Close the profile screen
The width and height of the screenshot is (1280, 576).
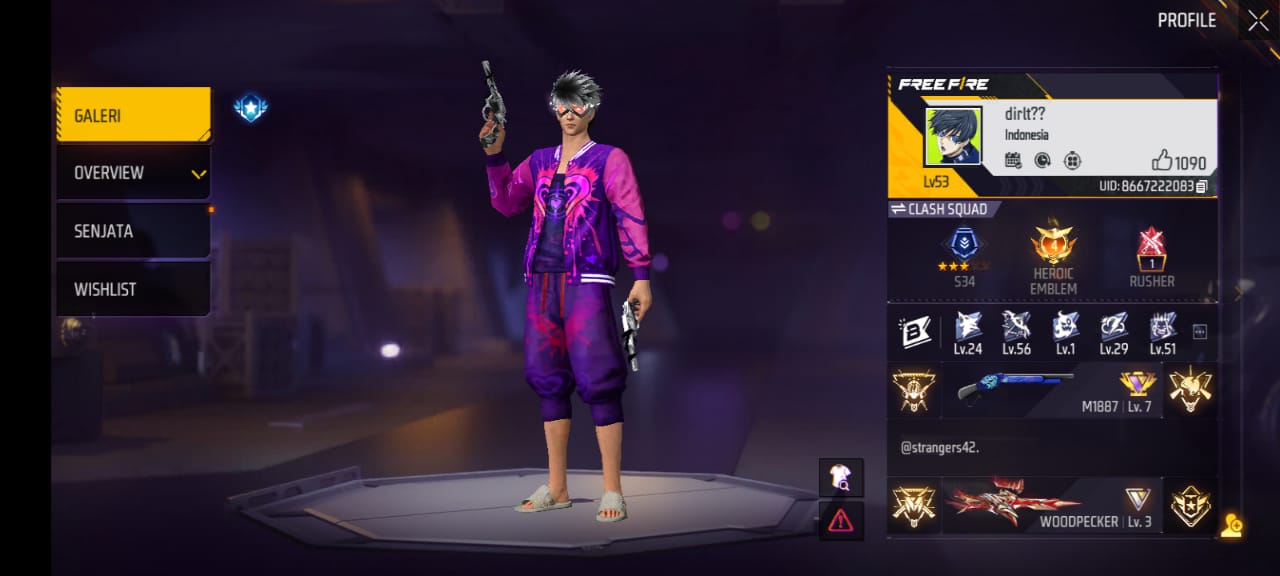click(x=1257, y=21)
